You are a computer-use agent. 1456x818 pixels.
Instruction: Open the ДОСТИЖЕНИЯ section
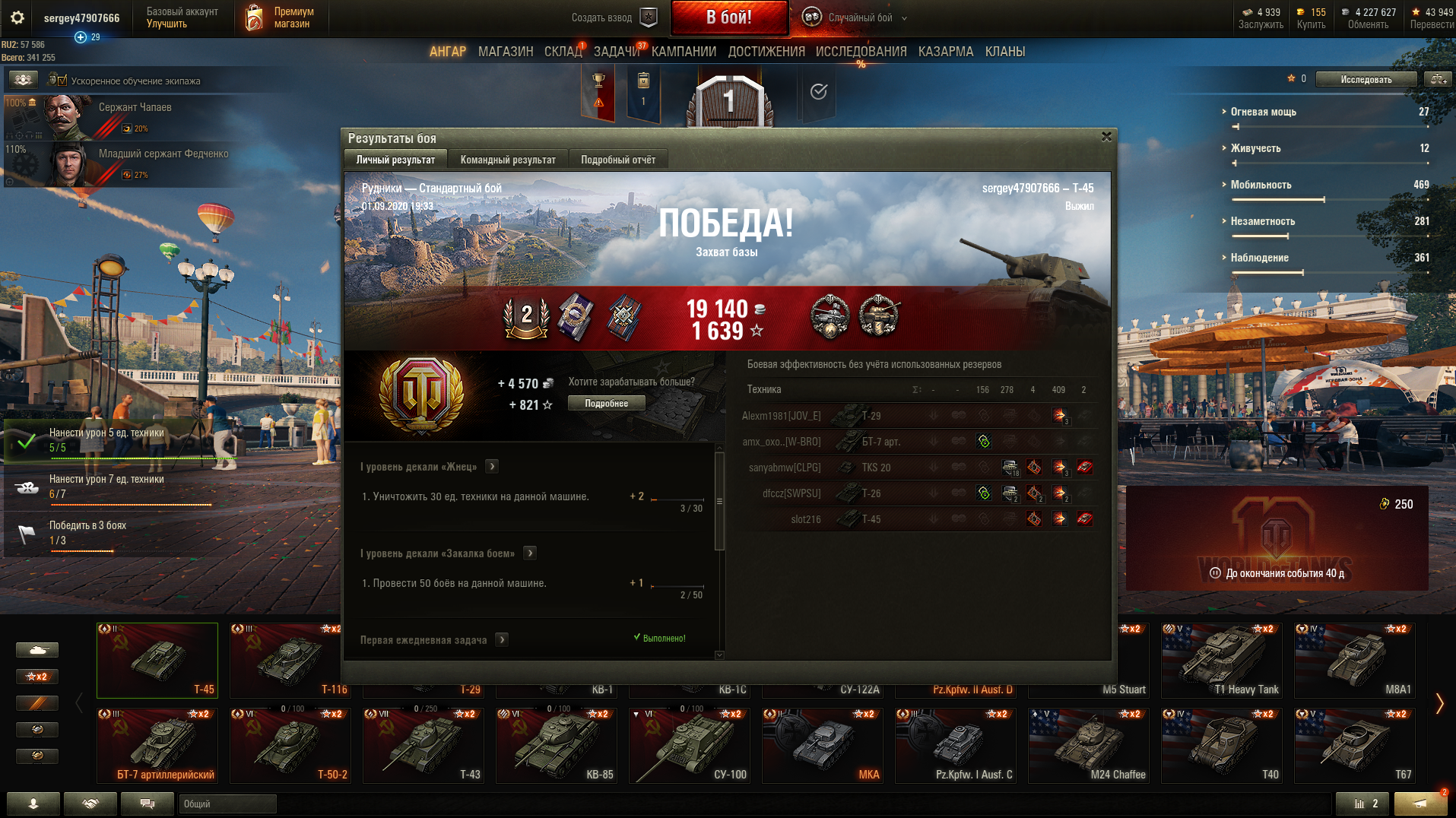(766, 52)
